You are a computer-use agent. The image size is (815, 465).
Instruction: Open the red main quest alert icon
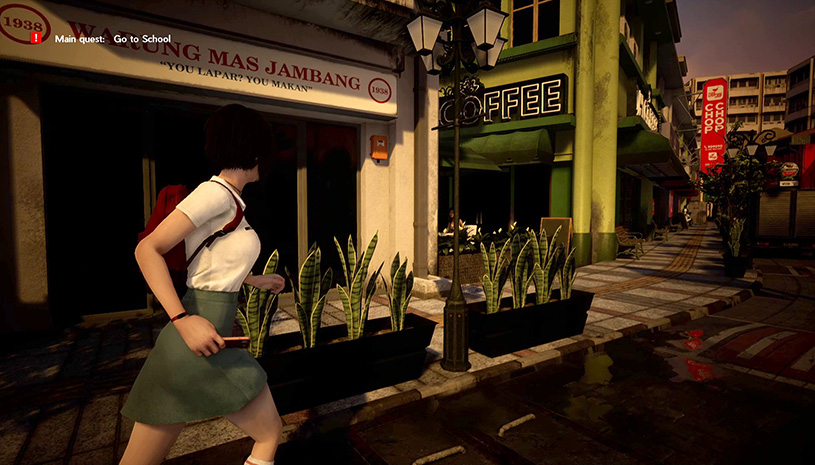pyautogui.click(x=36, y=38)
